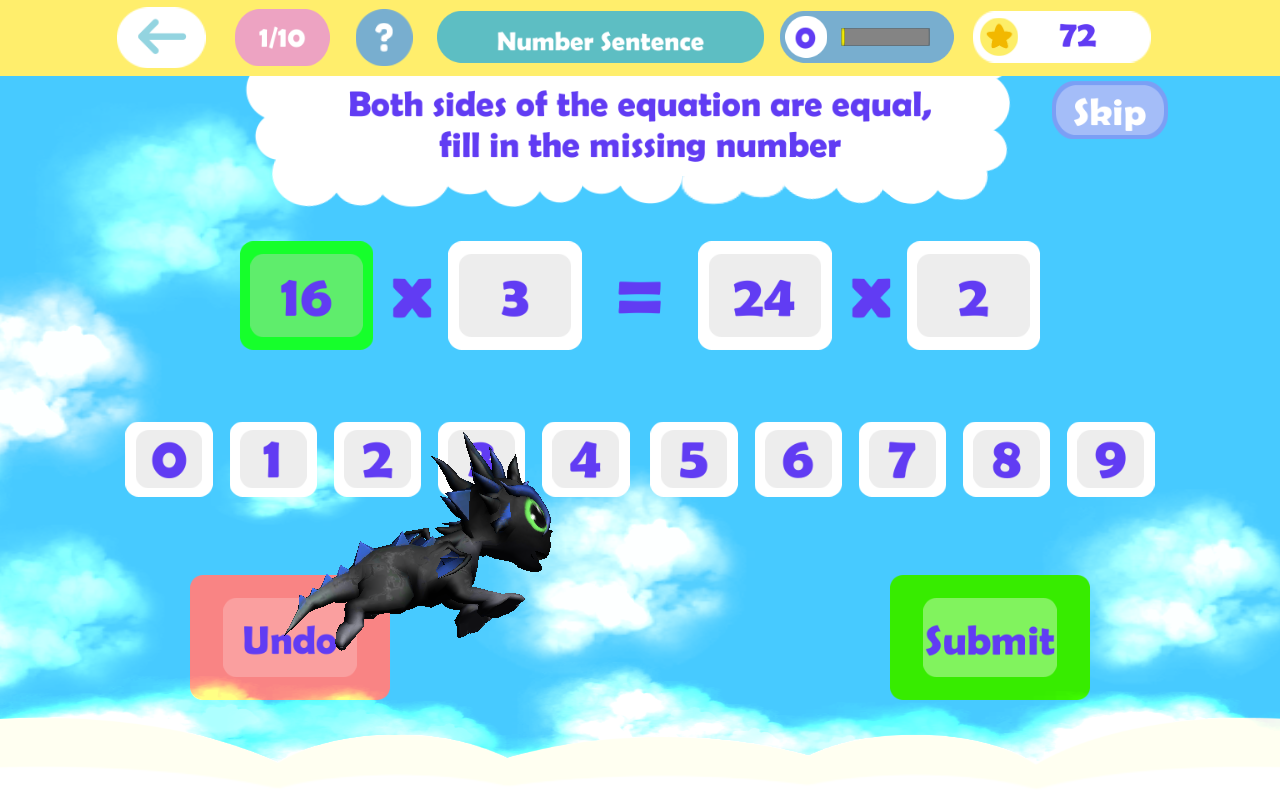
Task: Click the progress bar at the top
Action: click(884, 37)
